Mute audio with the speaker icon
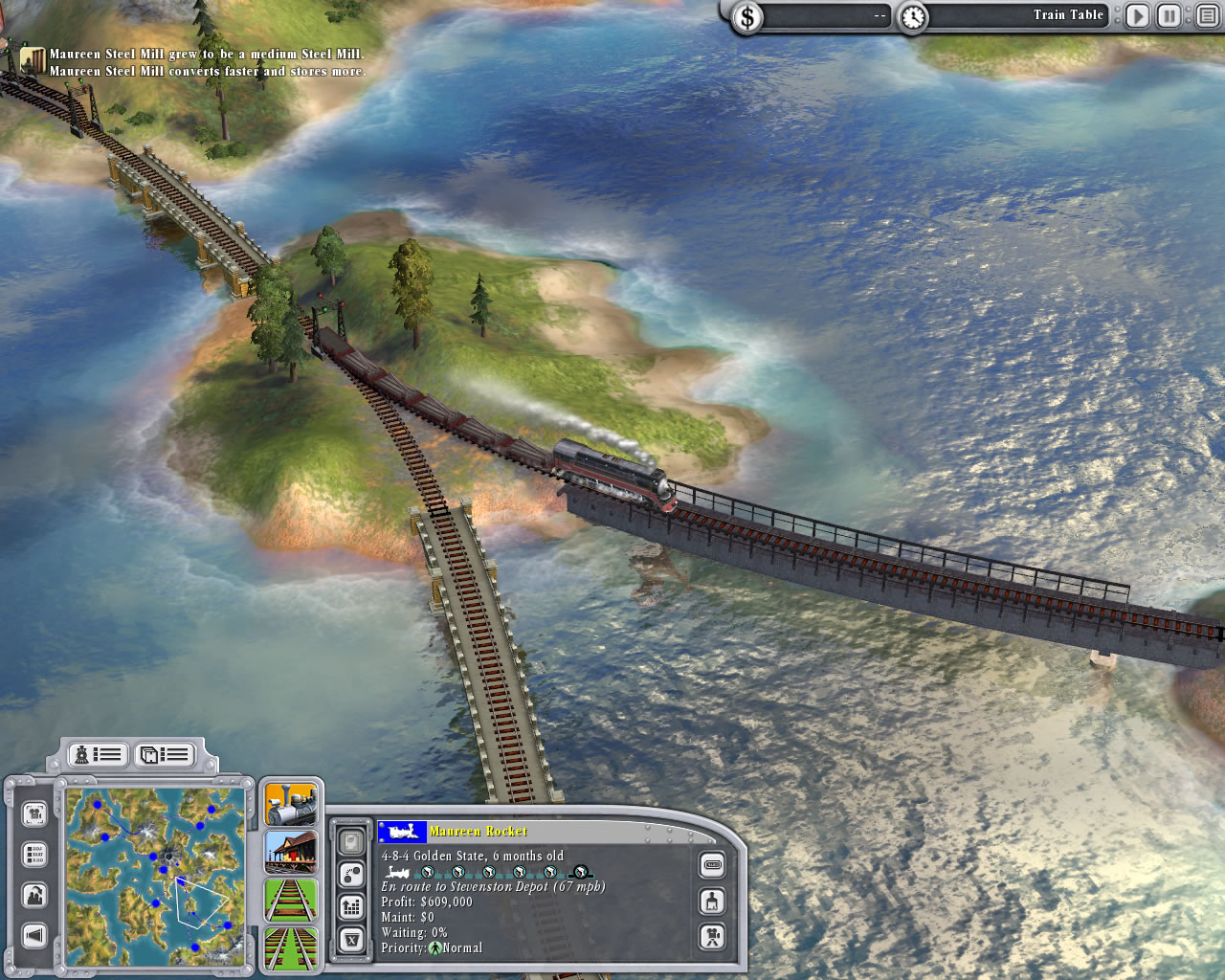The height and width of the screenshot is (980, 1225). pos(34,933)
